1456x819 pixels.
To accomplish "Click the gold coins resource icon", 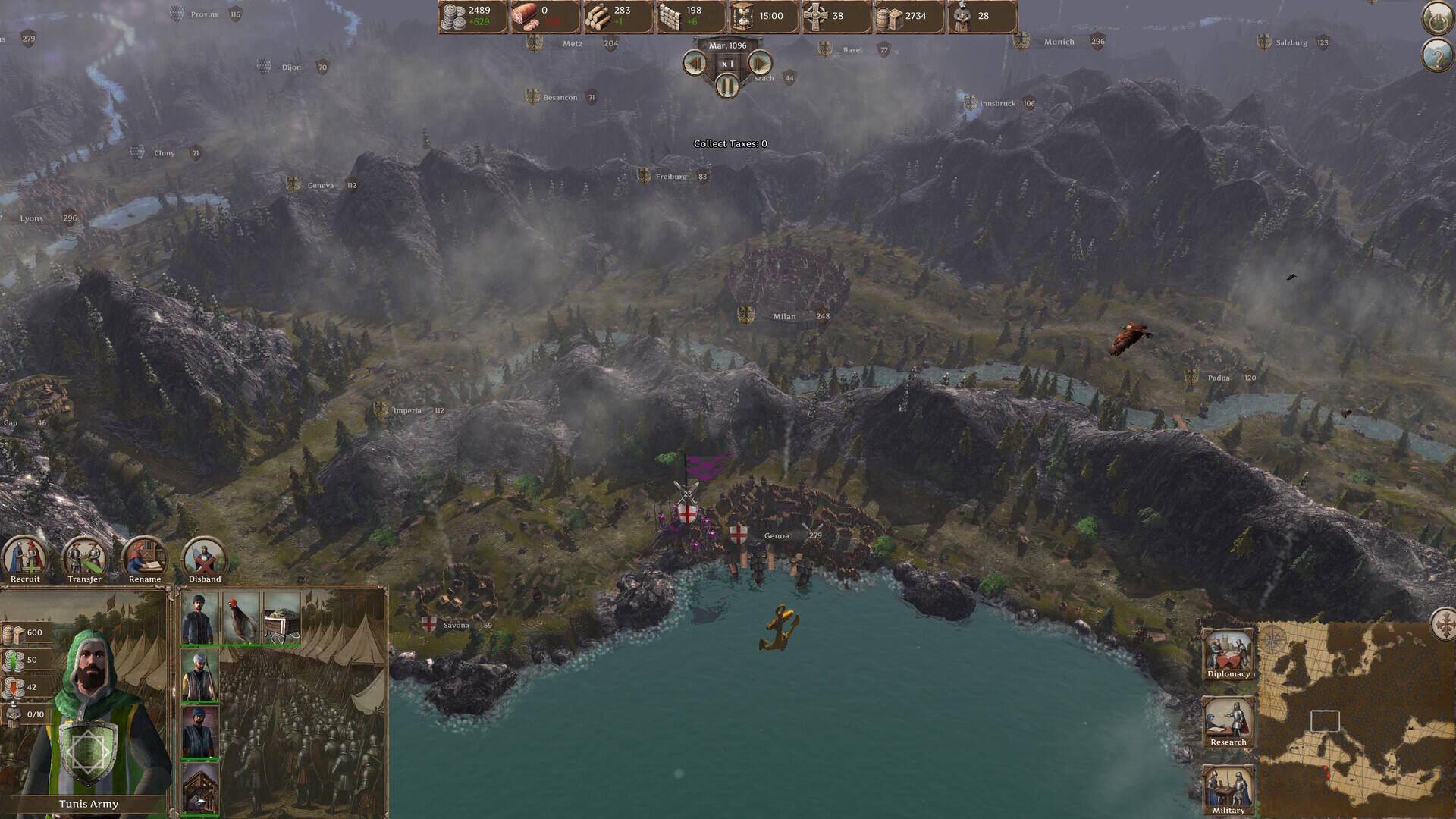I will point(453,17).
